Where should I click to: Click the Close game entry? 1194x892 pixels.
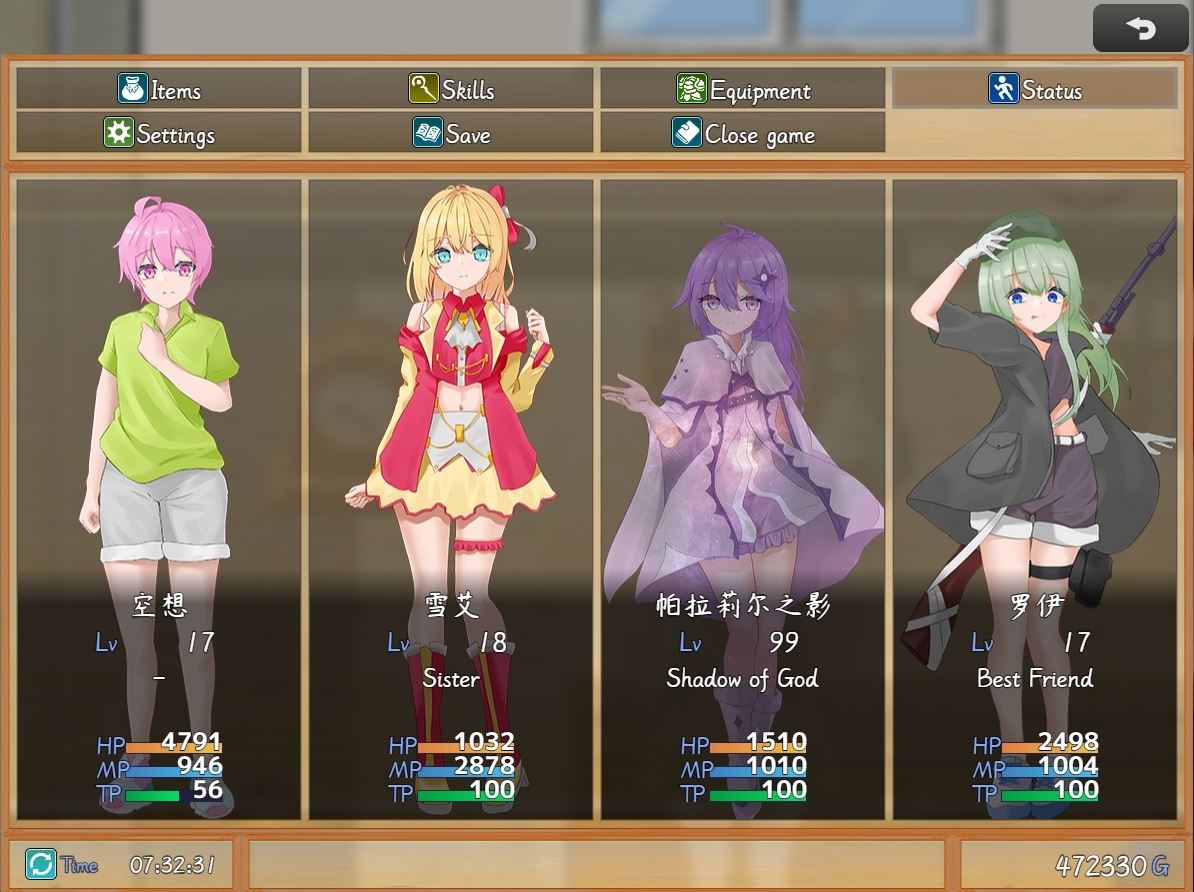coord(742,134)
